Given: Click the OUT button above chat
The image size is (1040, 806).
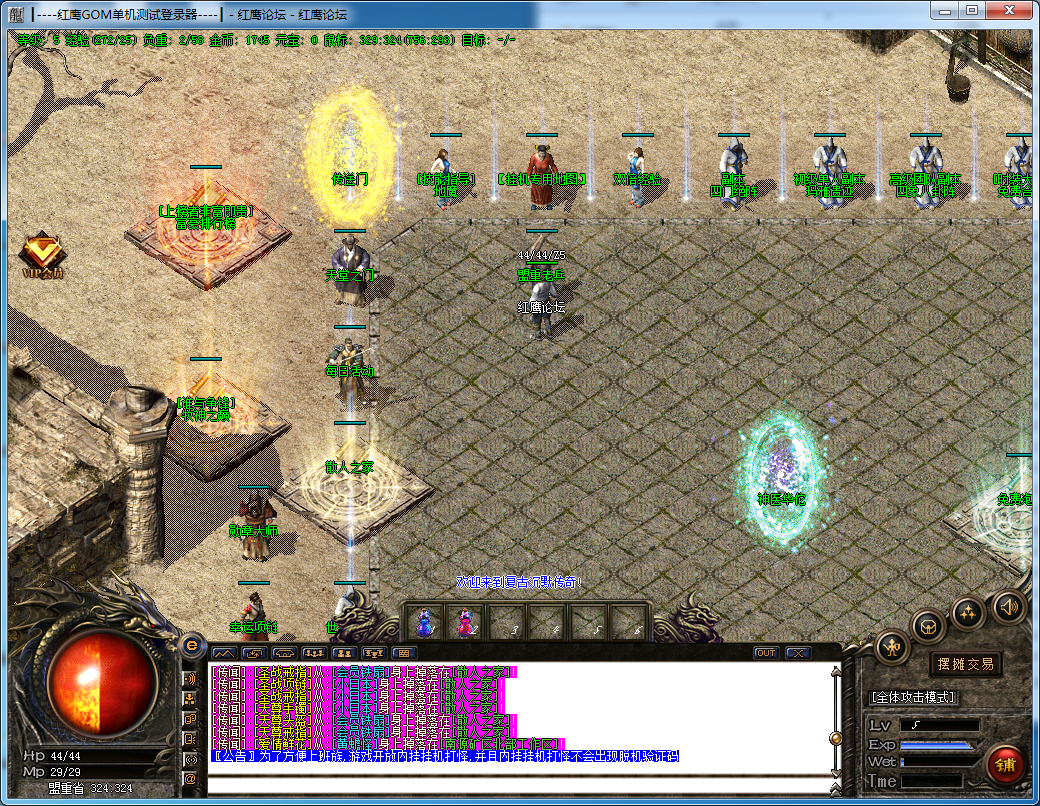Looking at the screenshot, I should pos(766,653).
